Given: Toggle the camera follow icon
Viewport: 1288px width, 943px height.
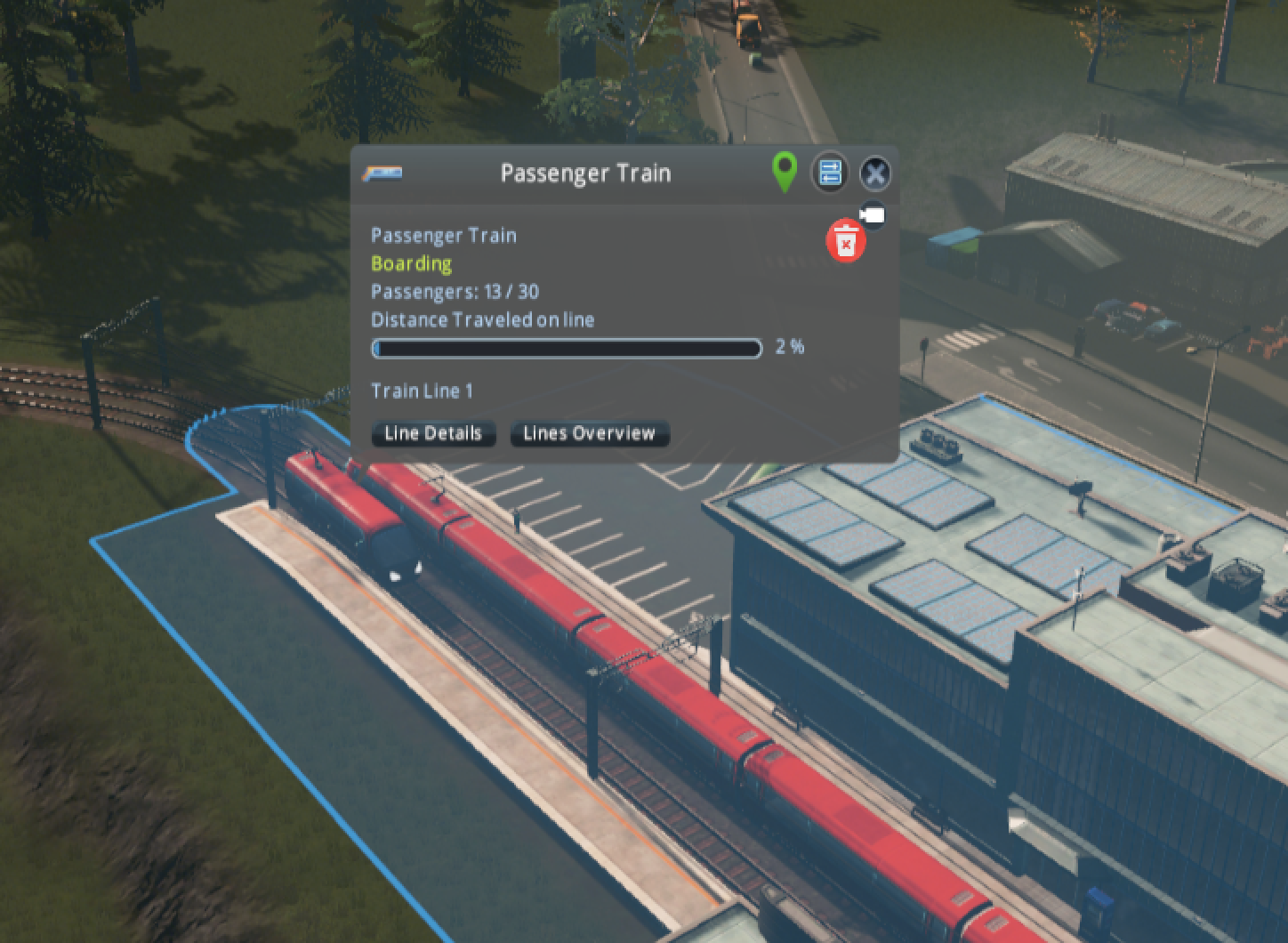Looking at the screenshot, I should [873, 216].
